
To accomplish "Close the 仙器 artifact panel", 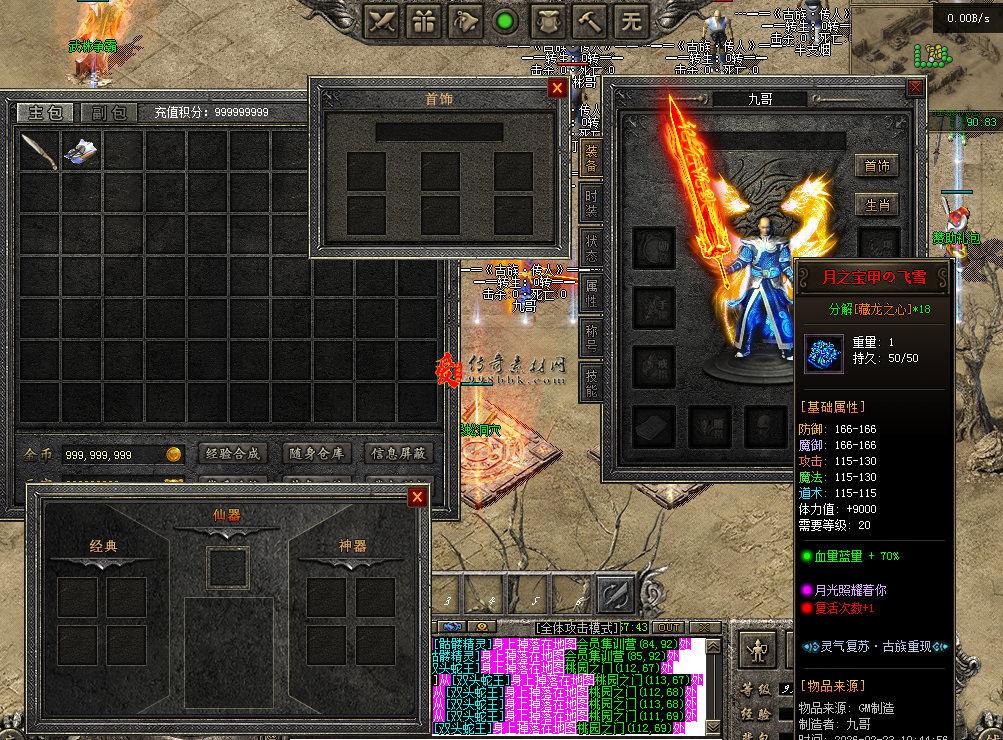I will tap(417, 497).
